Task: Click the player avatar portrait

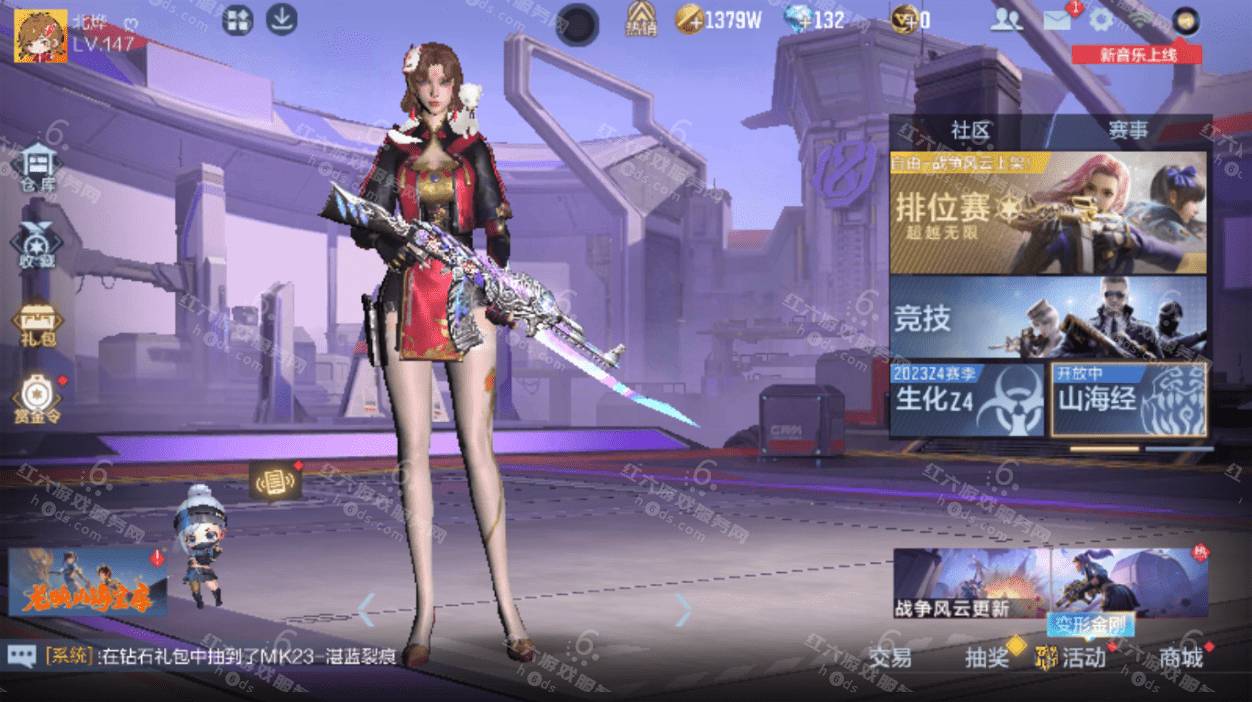Action: (40, 36)
